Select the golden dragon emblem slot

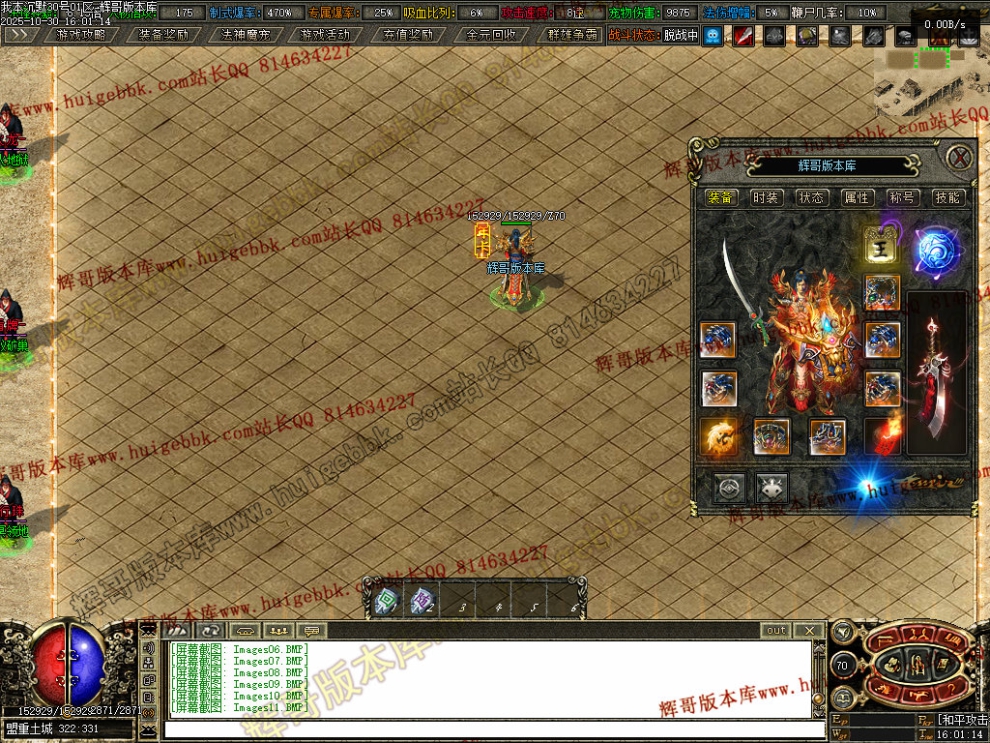[x=719, y=436]
